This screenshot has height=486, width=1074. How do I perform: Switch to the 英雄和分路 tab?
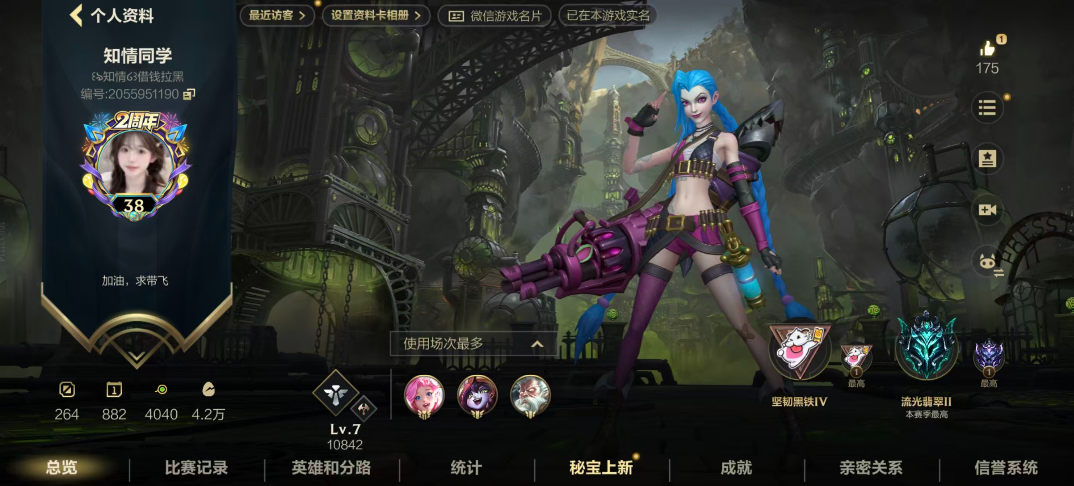tap(331, 468)
